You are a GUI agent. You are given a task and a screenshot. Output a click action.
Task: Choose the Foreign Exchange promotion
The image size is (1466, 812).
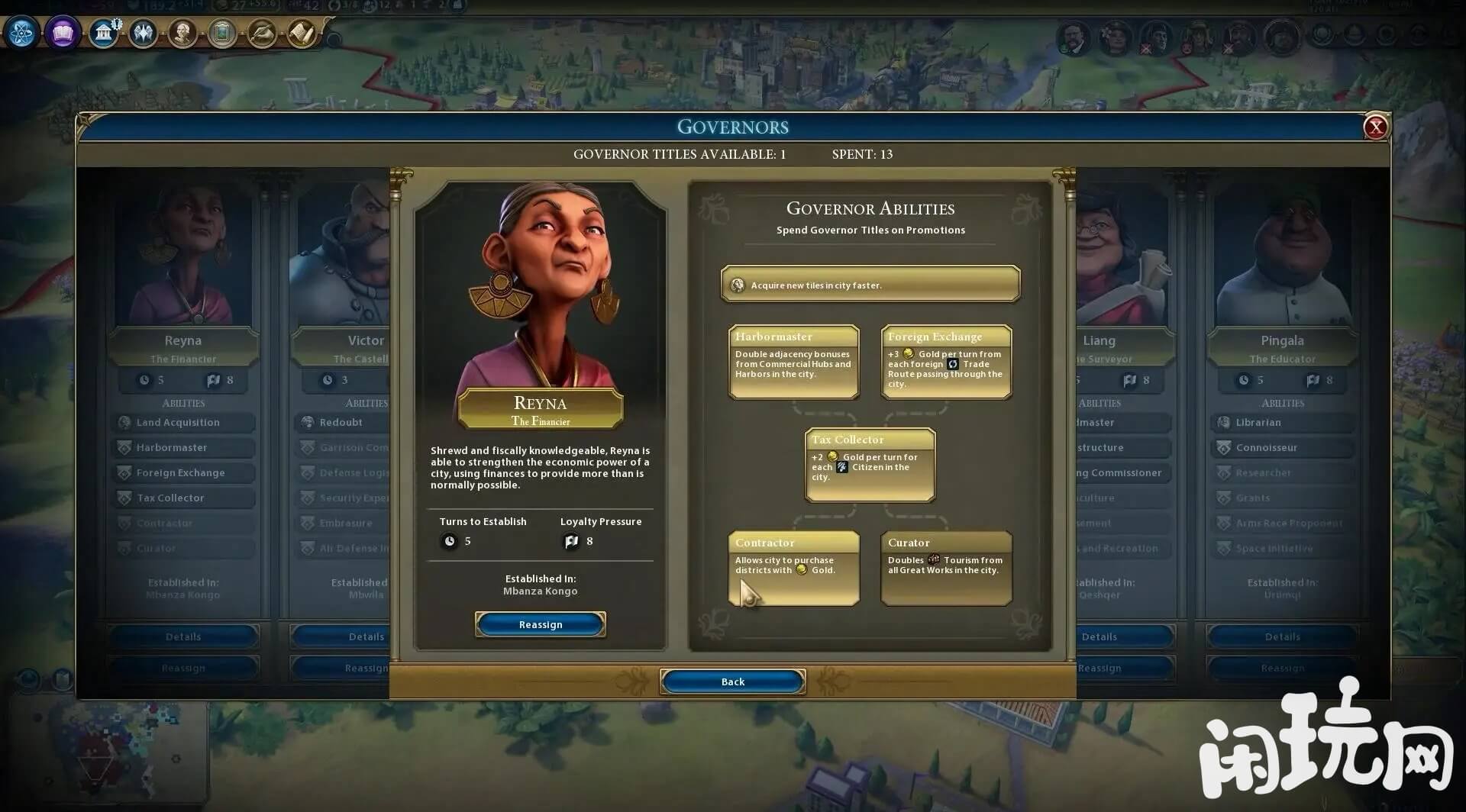[946, 362]
